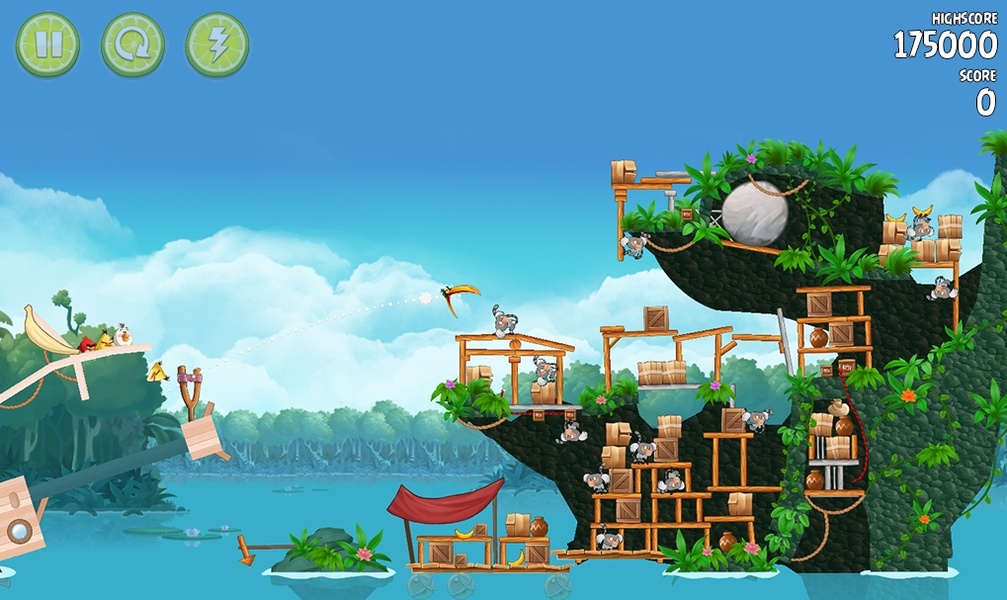Open the lightning bolt power-ups button

(x=217, y=45)
